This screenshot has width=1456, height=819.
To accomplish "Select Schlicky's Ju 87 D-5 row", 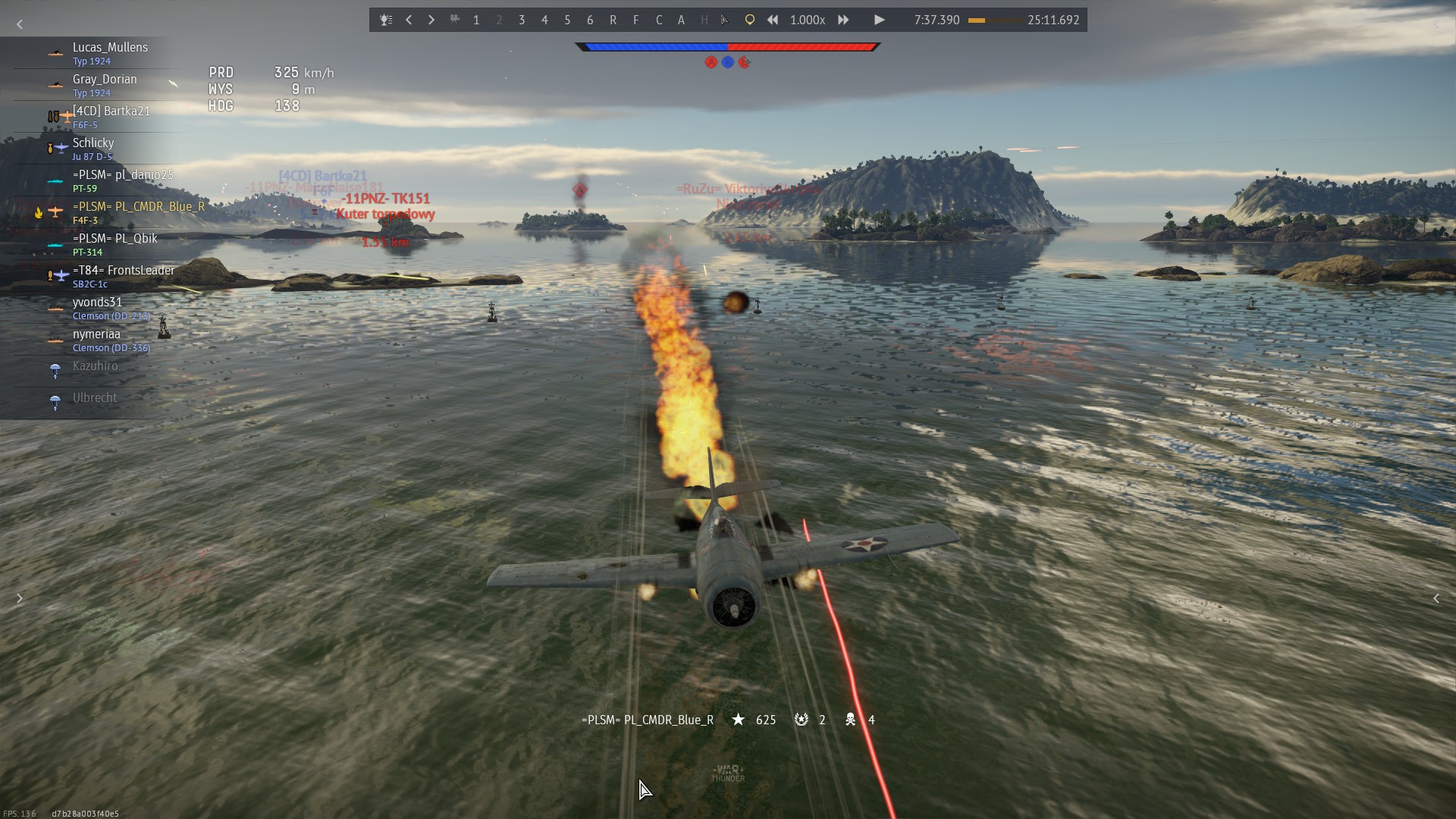I will tap(93, 149).
